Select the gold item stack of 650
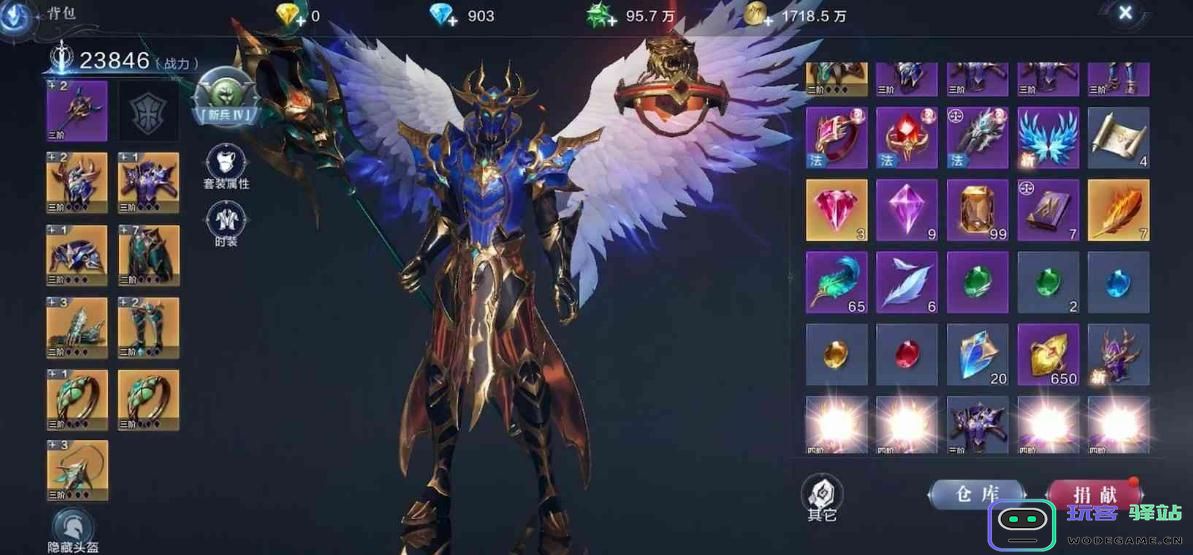Viewport: 1193px width, 555px height. [1048, 354]
